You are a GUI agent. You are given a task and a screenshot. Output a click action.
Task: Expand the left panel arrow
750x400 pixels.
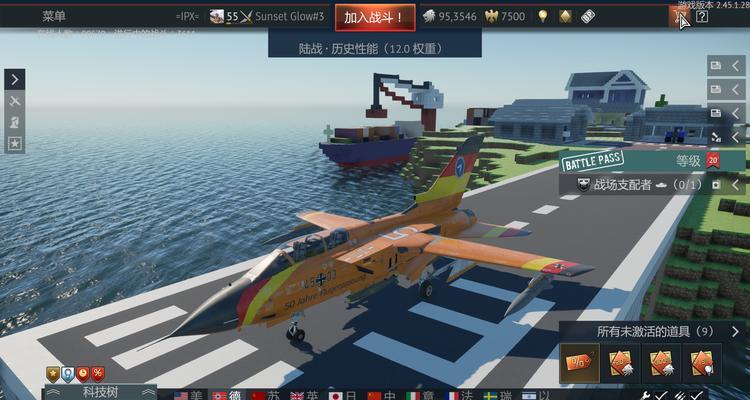point(15,79)
